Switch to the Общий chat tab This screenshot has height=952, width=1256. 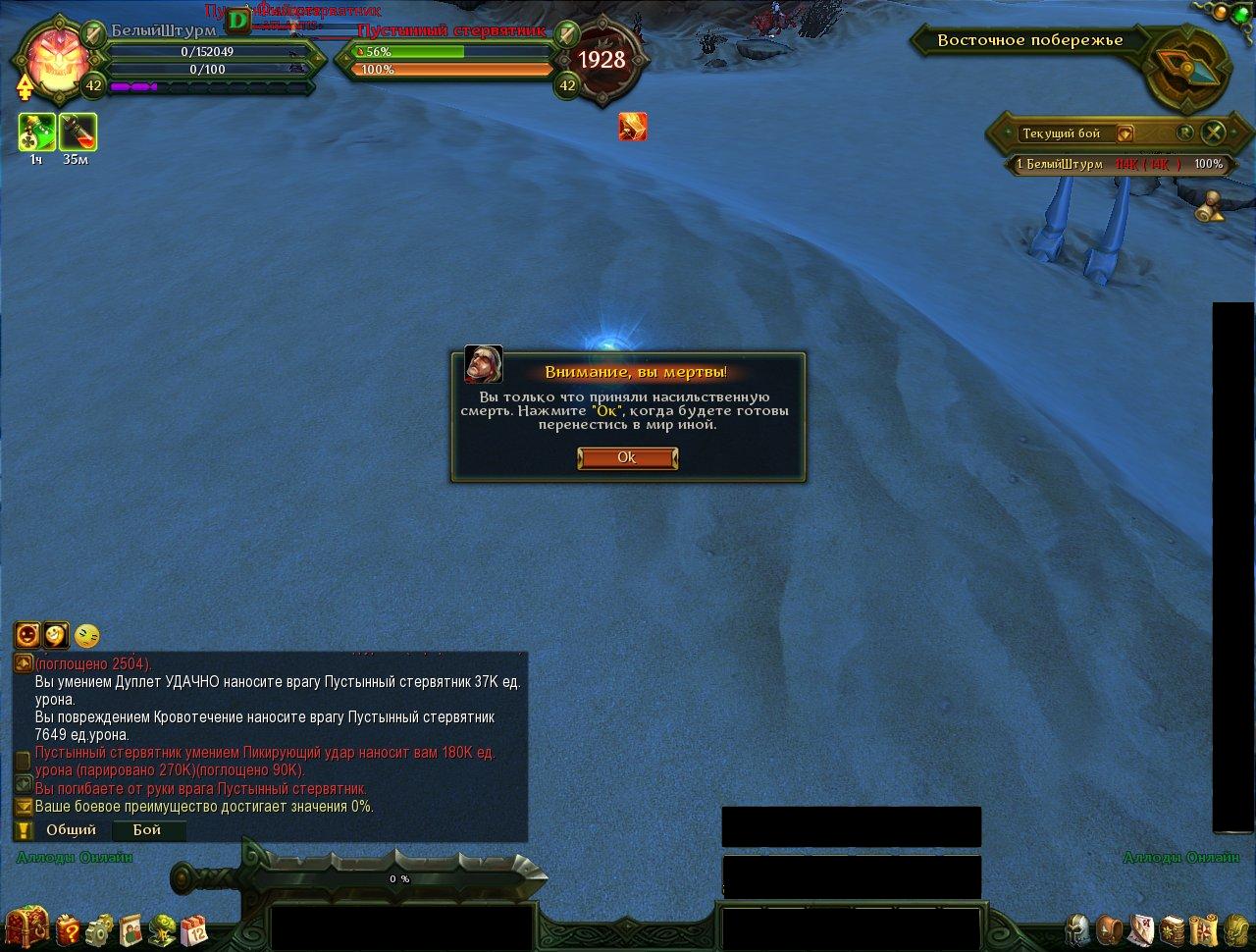[71, 830]
